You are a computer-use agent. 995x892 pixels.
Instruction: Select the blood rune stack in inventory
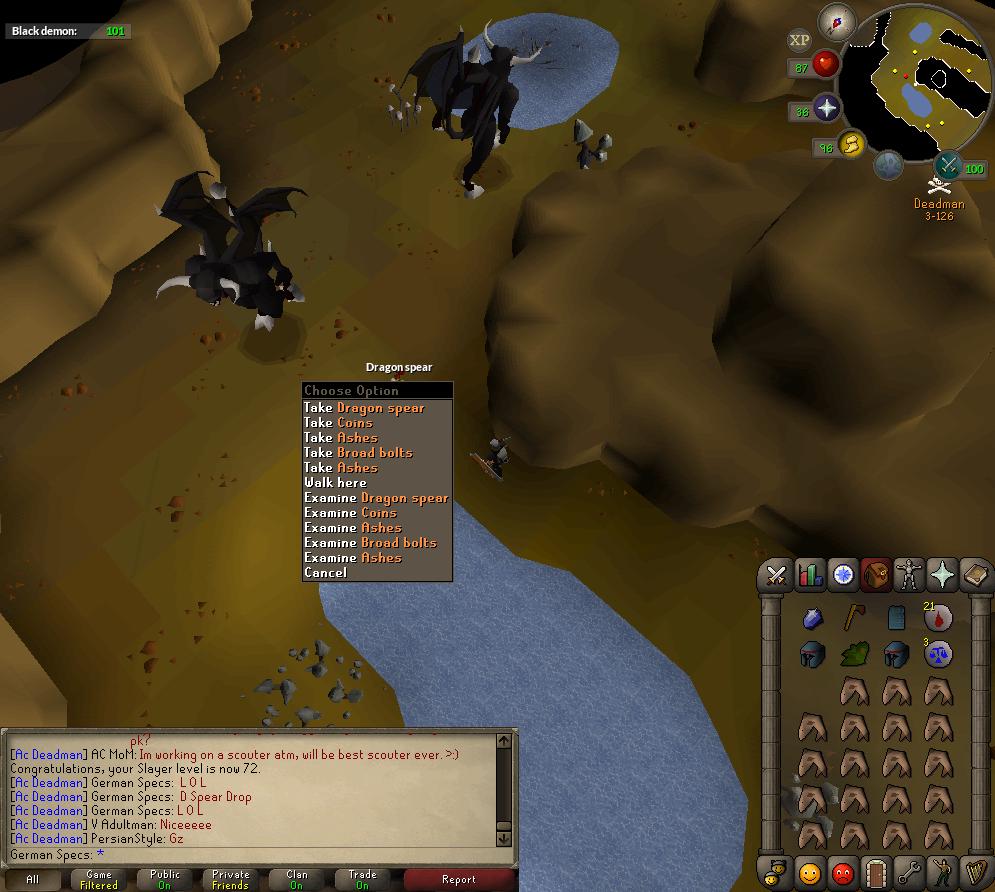(x=937, y=618)
